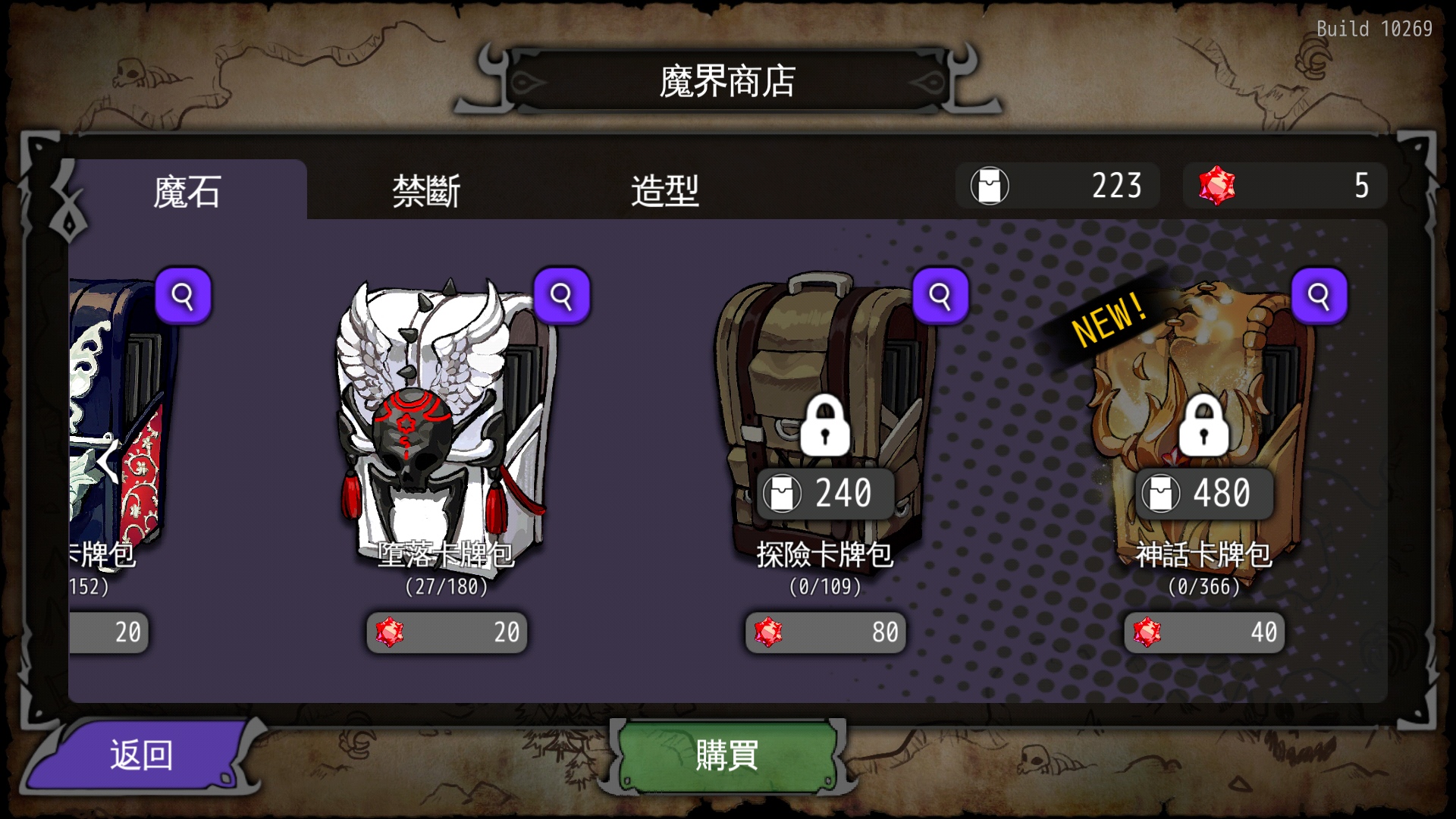Click the lock icon on 神話卡牌包
1456x819 pixels.
tap(1203, 426)
